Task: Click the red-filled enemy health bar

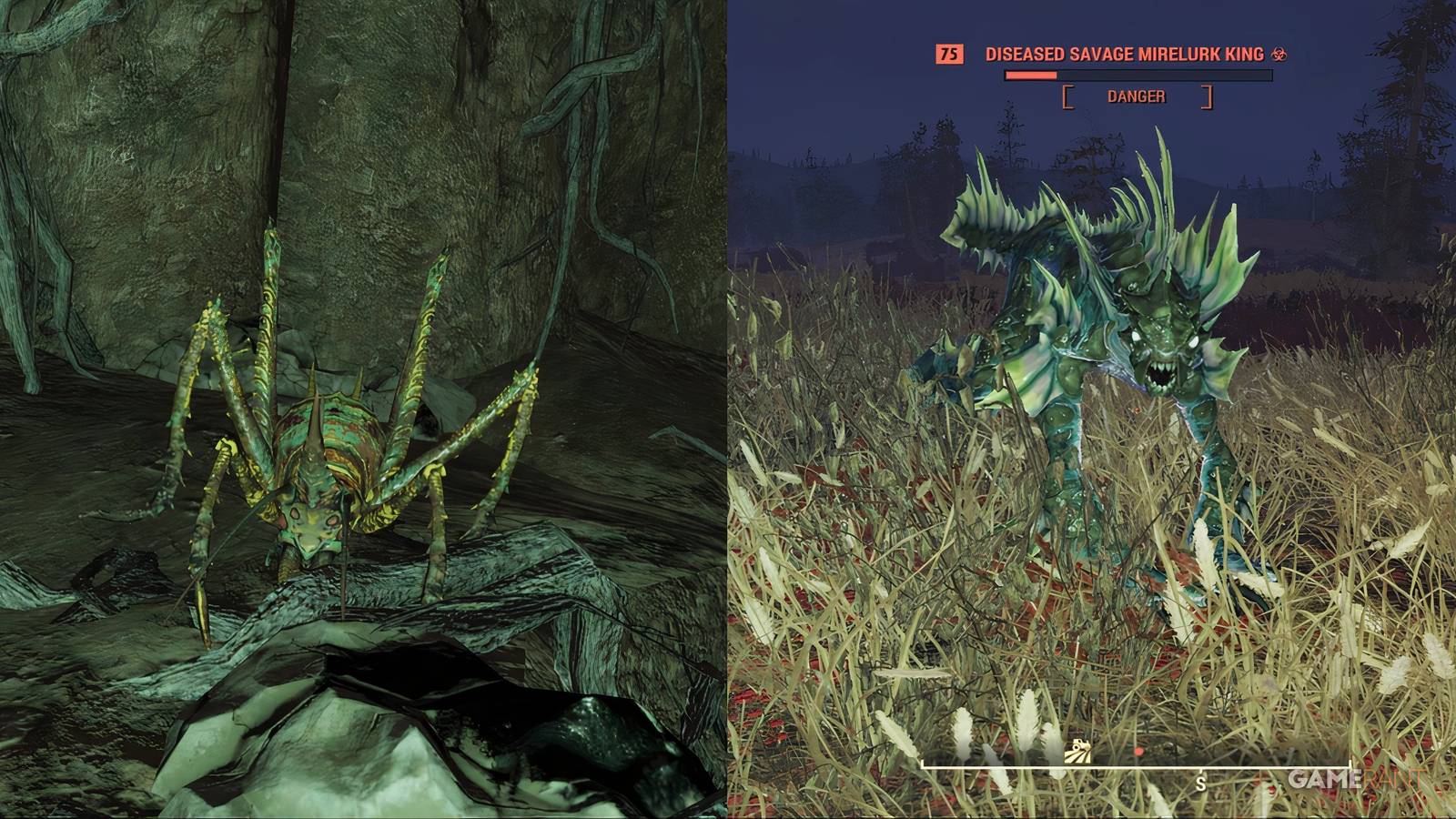Action: [x=1031, y=76]
